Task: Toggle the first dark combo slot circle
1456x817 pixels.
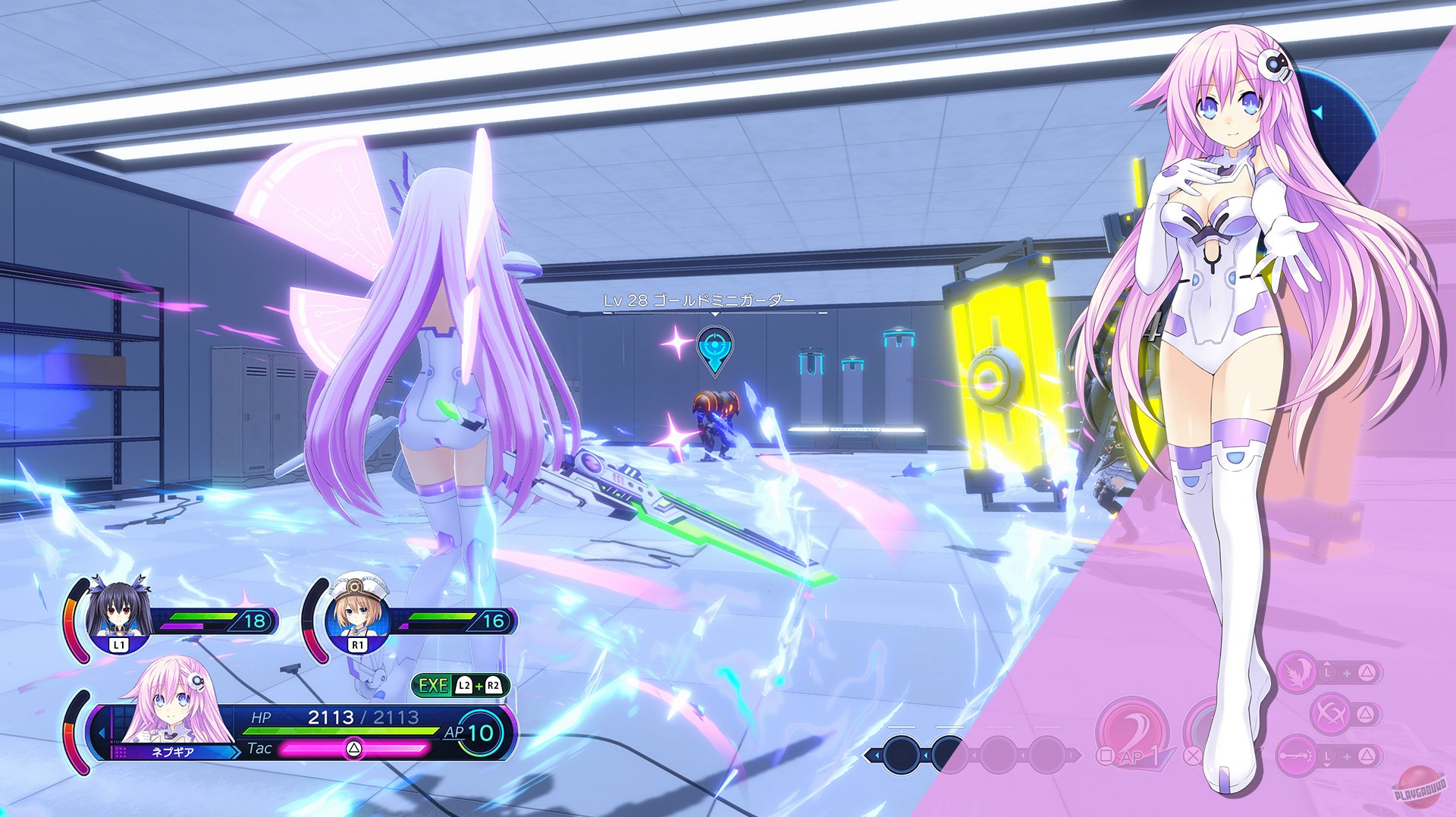Action: pyautogui.click(x=902, y=754)
